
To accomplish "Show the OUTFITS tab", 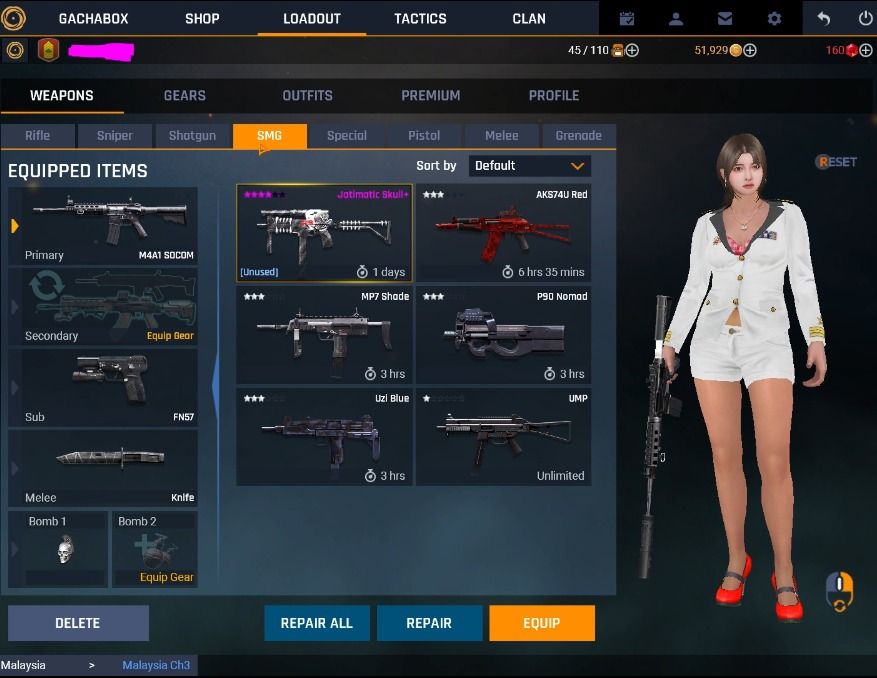I will pos(307,95).
